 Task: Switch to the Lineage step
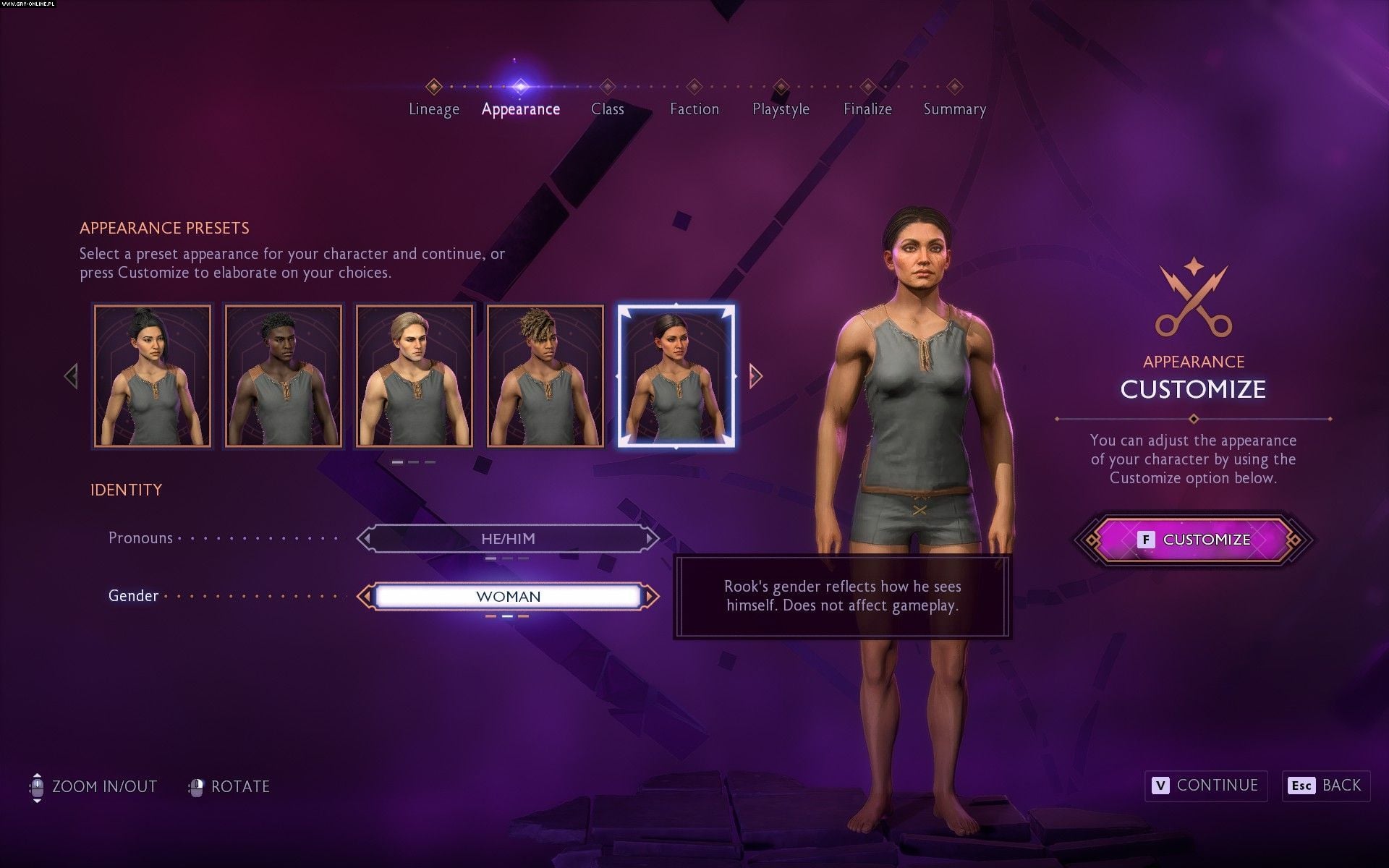433,109
